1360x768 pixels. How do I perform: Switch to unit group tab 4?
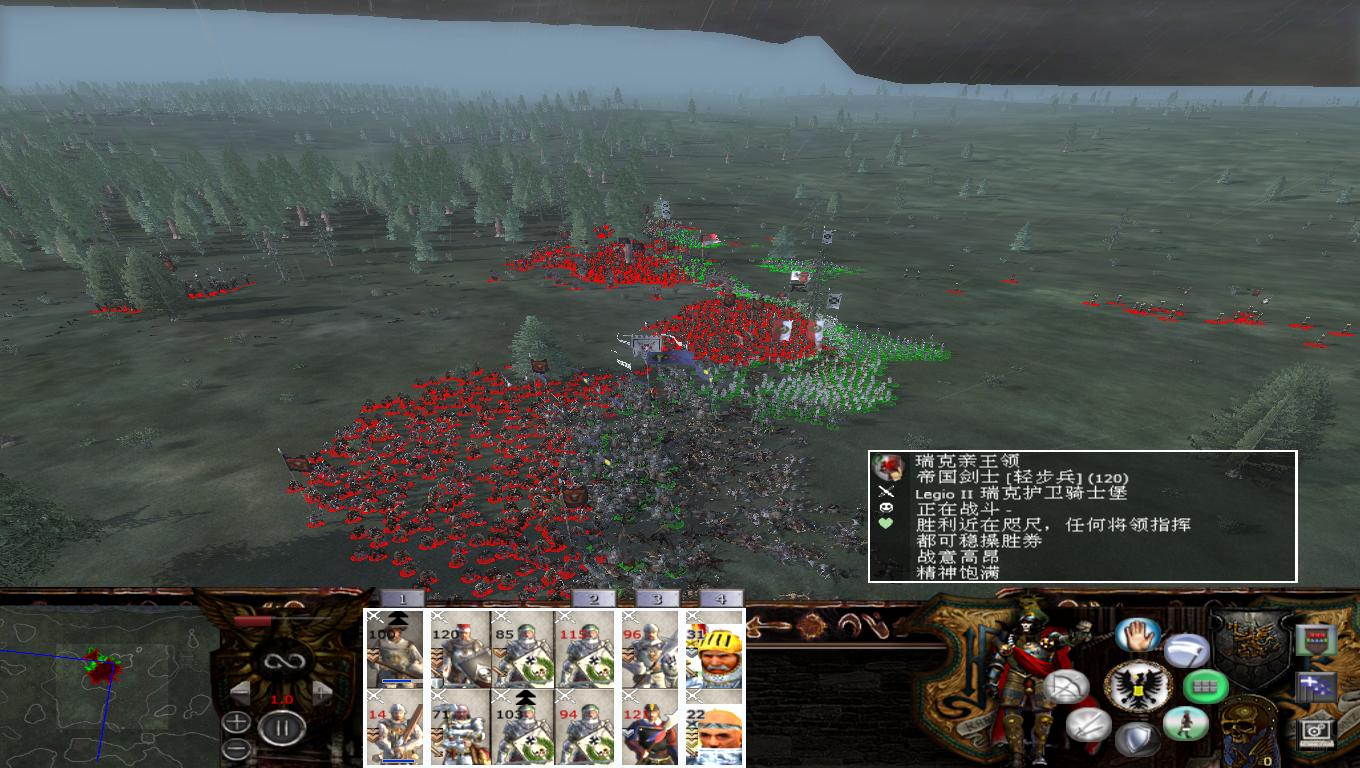point(723,596)
